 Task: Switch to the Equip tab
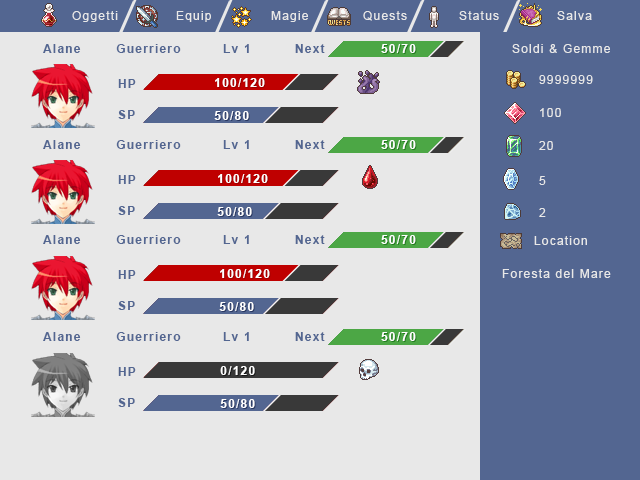coord(176,16)
